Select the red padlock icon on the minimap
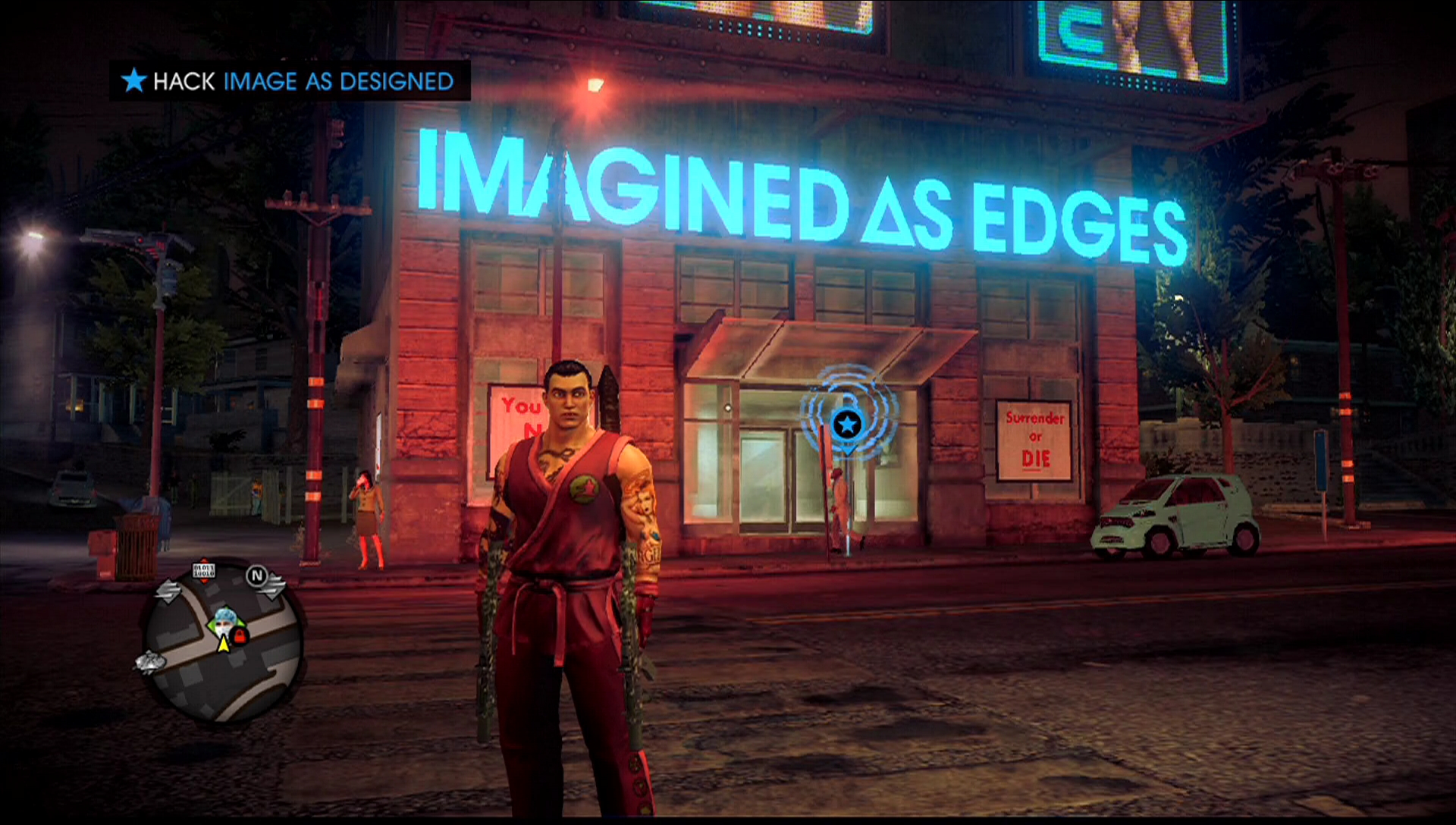Viewport: 1456px width, 825px height. click(240, 635)
